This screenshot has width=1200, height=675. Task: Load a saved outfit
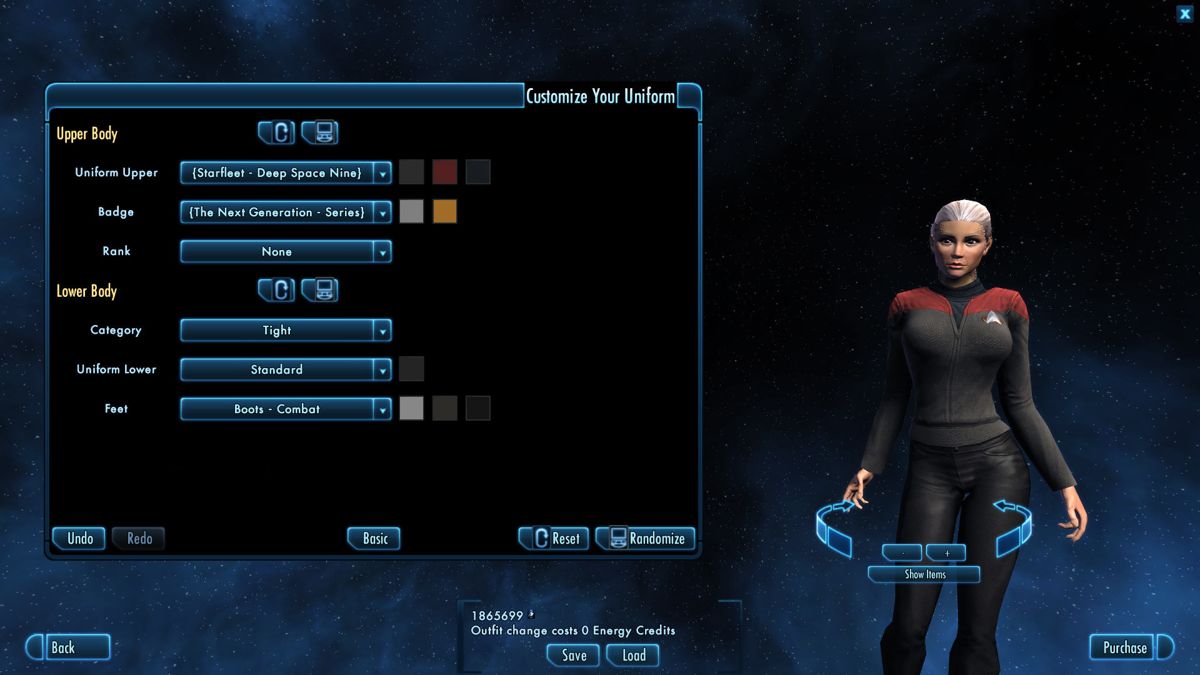[634, 655]
